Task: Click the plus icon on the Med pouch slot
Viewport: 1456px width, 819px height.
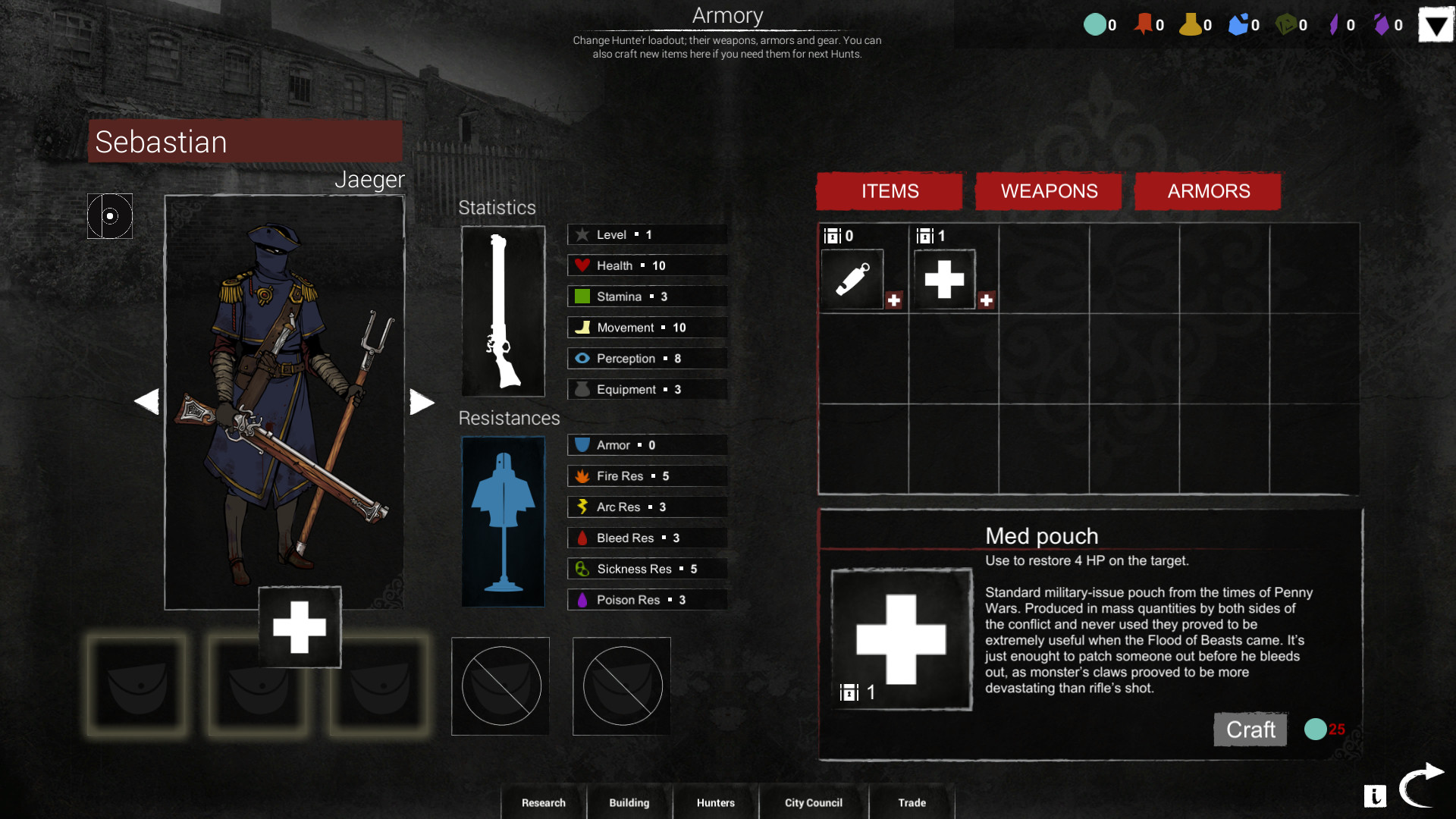Action: (987, 300)
